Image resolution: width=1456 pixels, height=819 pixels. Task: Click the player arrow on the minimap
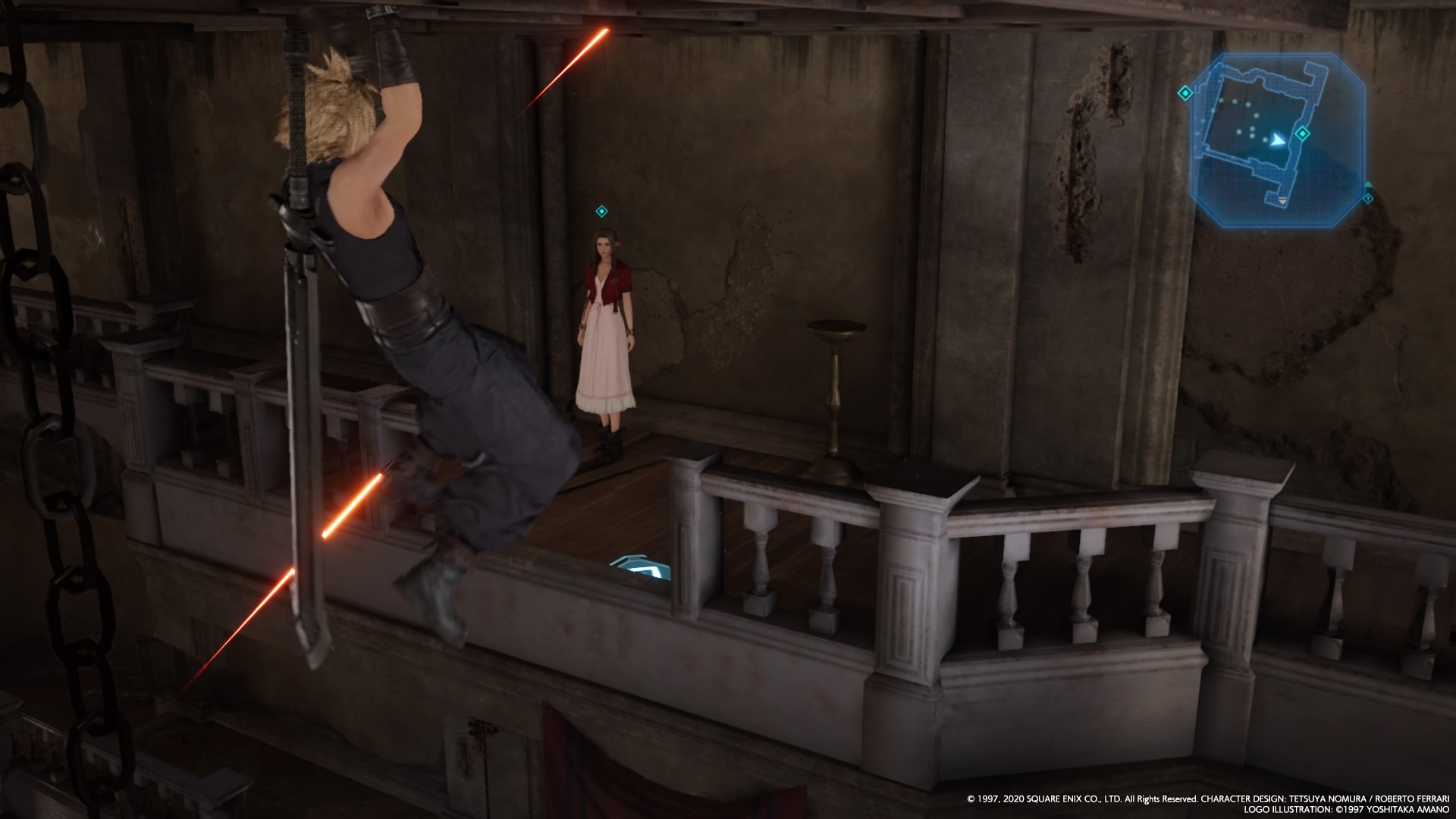pos(1279,140)
